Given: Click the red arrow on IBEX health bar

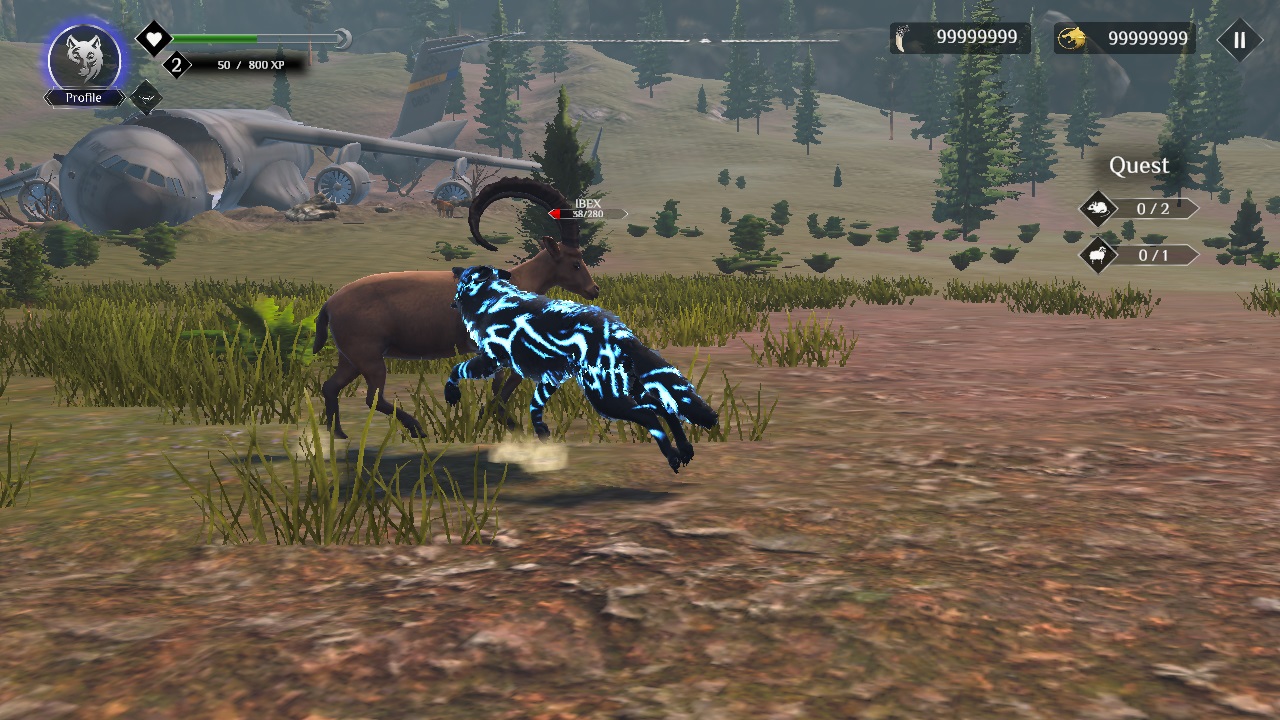Looking at the screenshot, I should pyautogui.click(x=556, y=214).
